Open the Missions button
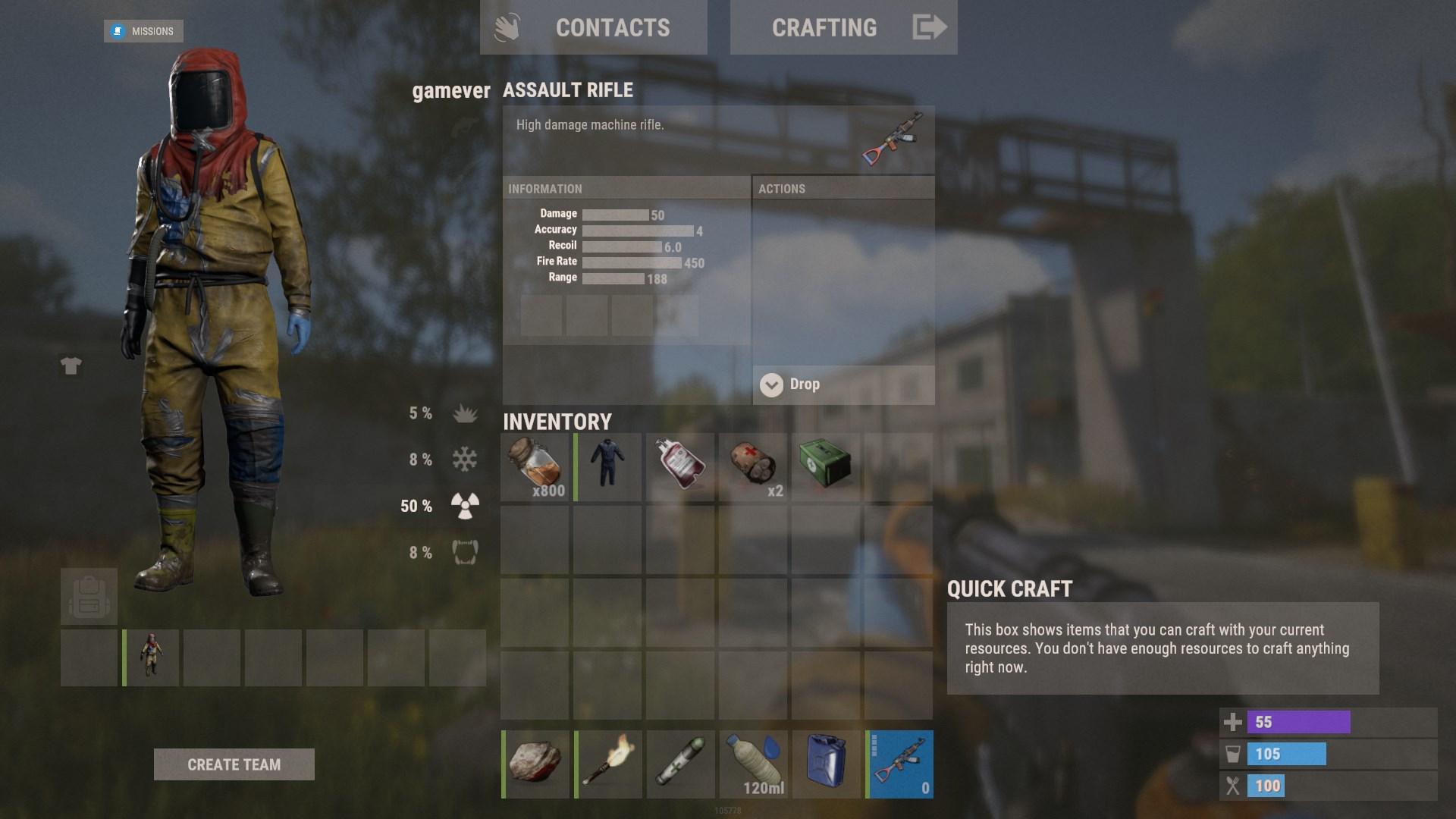The height and width of the screenshot is (819, 1456). click(143, 31)
